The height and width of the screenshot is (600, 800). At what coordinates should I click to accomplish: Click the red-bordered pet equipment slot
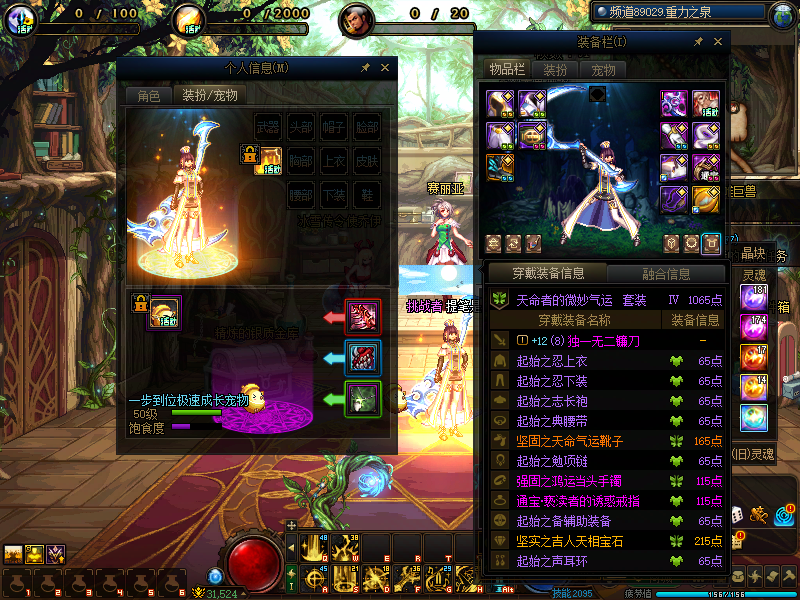(x=362, y=317)
